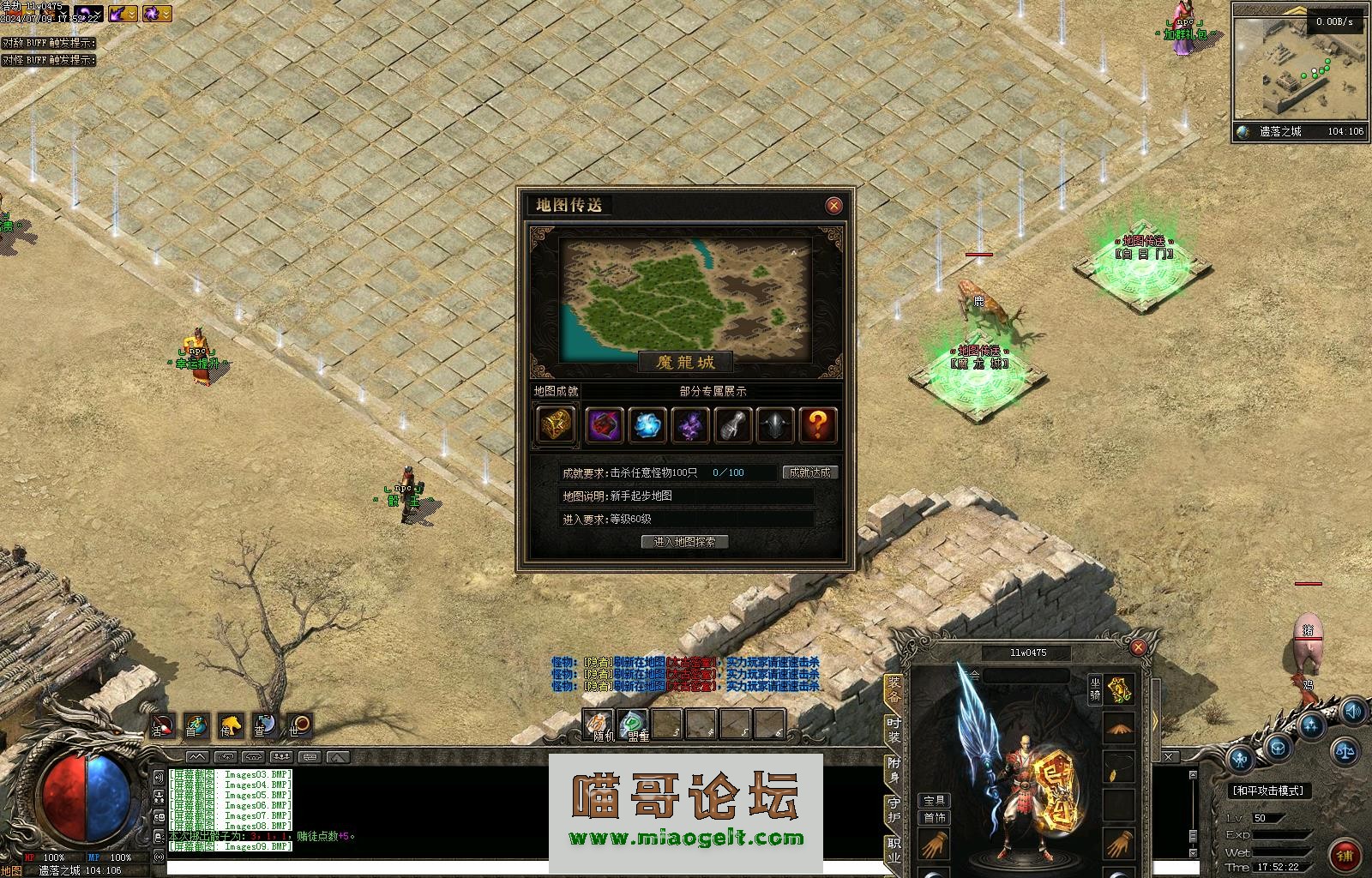Change the 和平攻击模式 attack mode
This screenshot has height=878, width=1372.
(x=1268, y=791)
